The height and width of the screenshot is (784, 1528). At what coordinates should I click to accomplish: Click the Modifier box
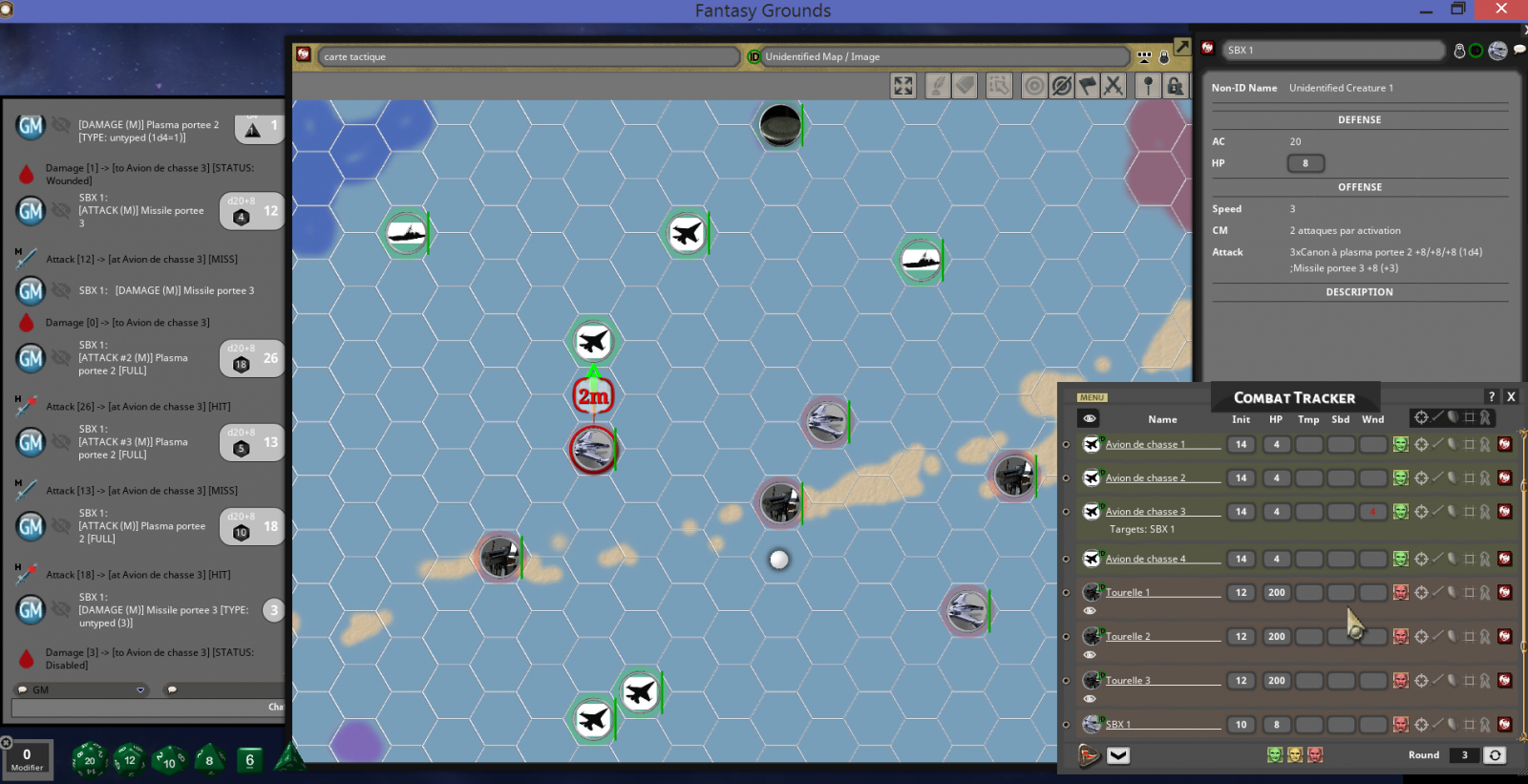(27, 758)
